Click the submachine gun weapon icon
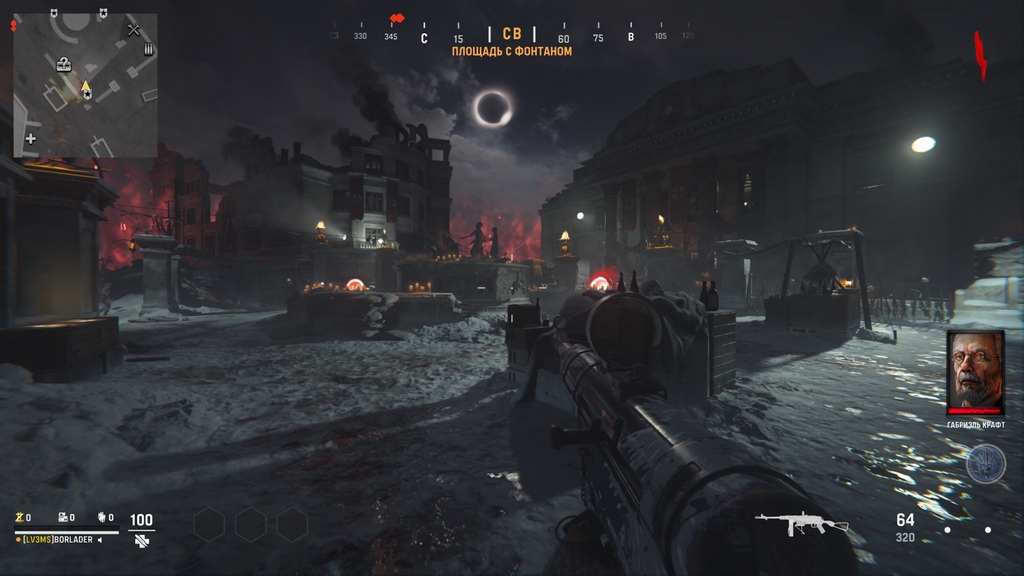This screenshot has width=1024, height=576. click(800, 523)
